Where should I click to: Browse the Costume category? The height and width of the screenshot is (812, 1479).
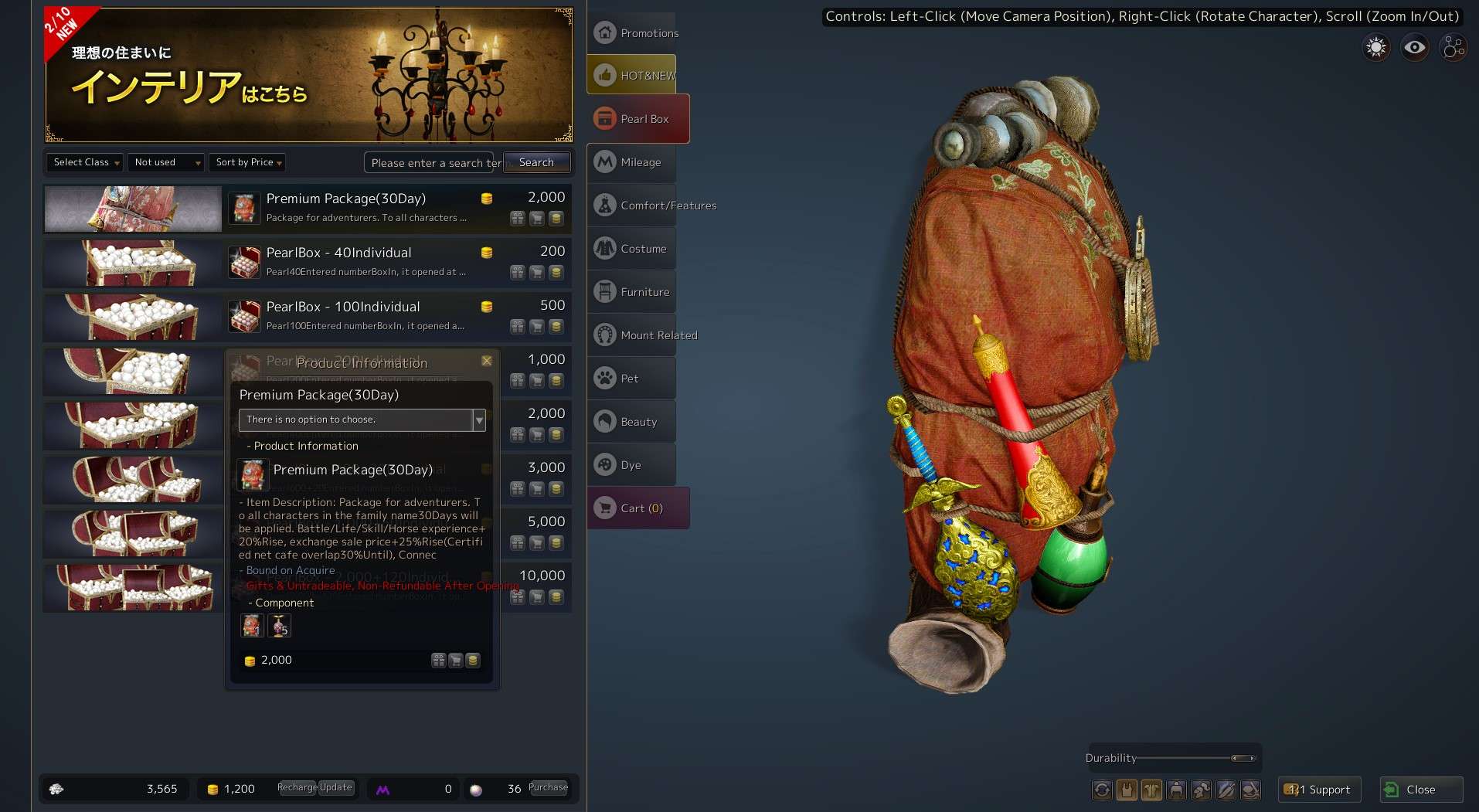[x=632, y=249]
